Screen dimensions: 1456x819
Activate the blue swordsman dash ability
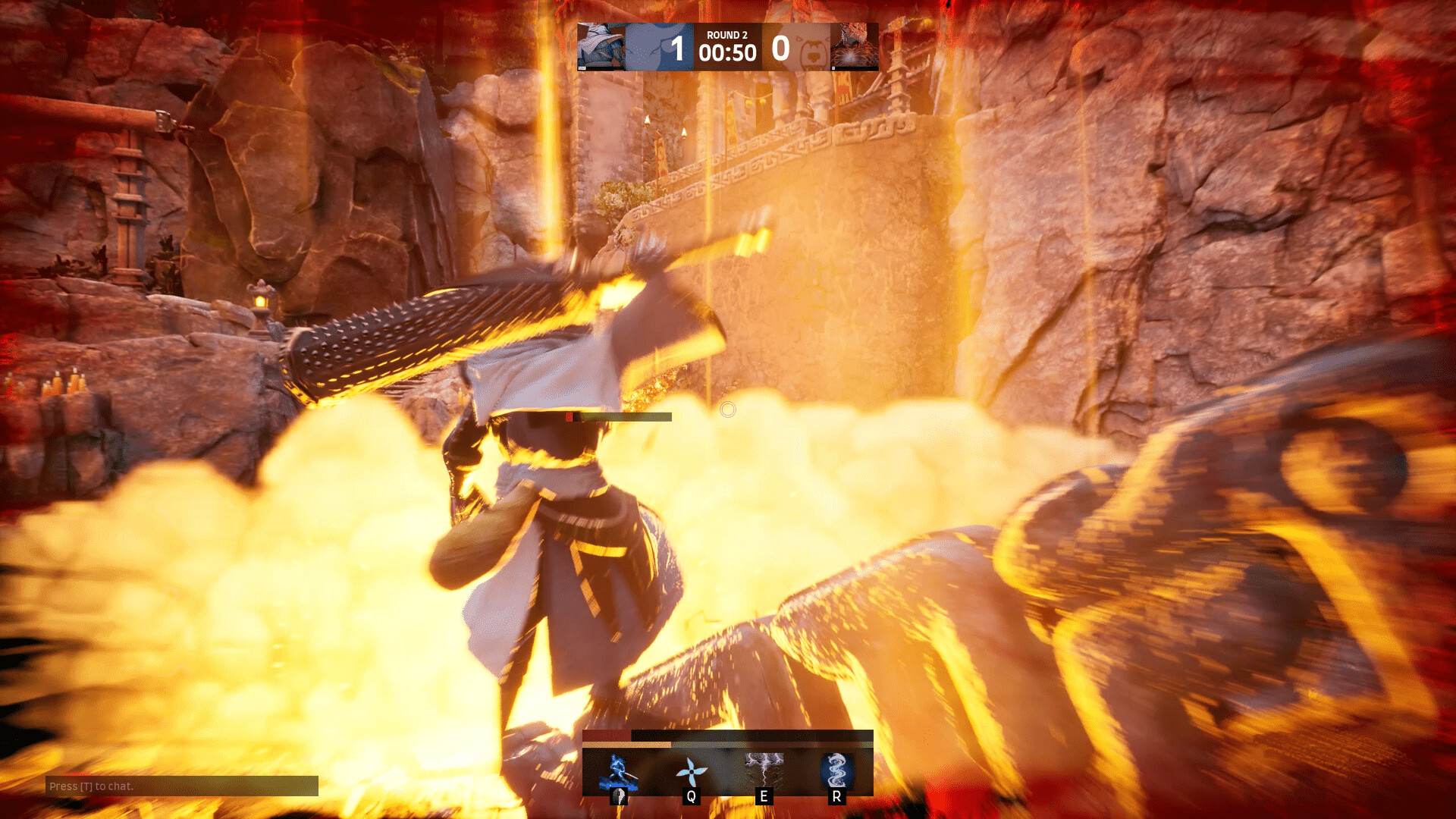pyautogui.click(x=618, y=773)
